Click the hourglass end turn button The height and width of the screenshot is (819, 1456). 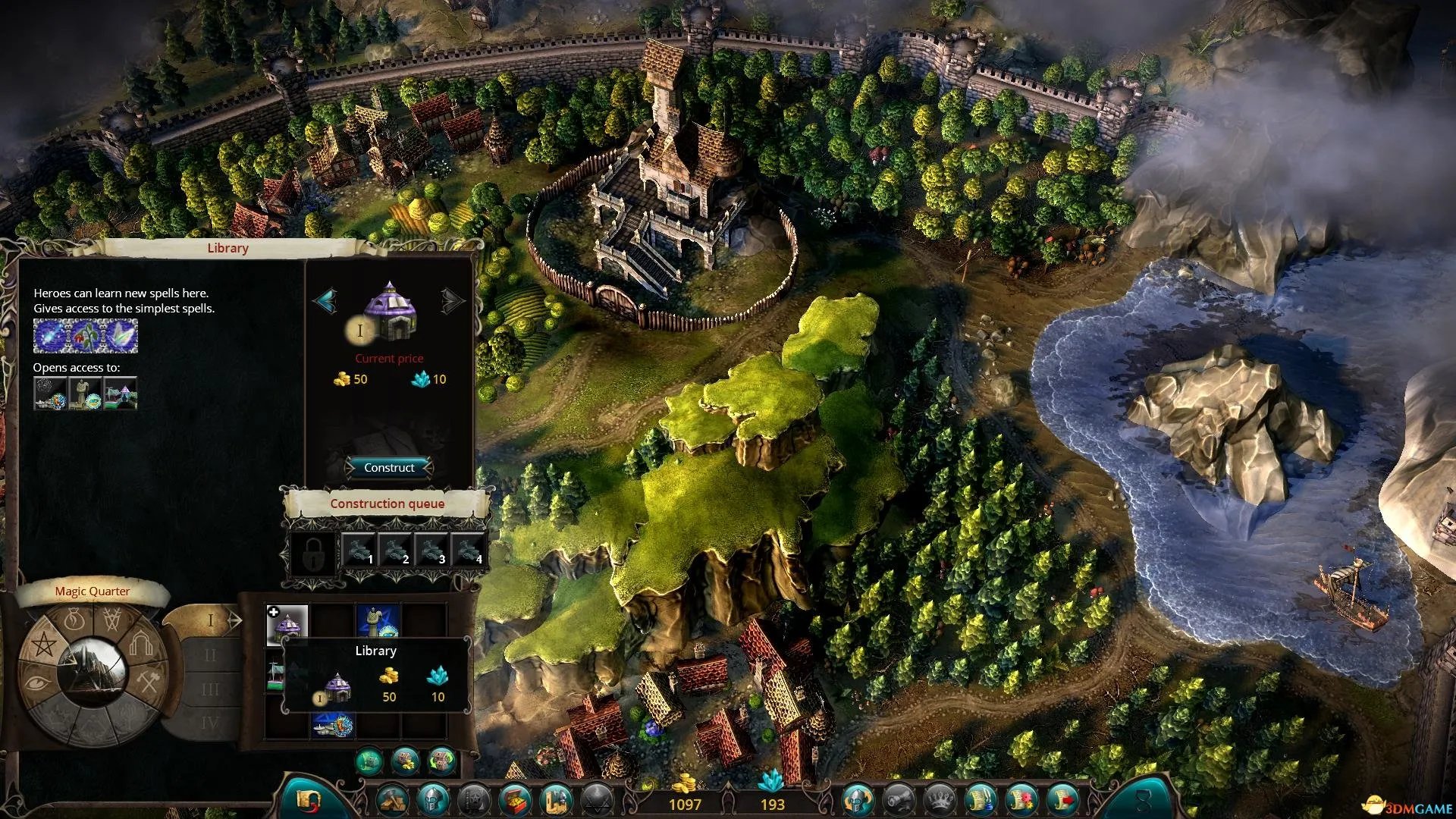click(1143, 801)
